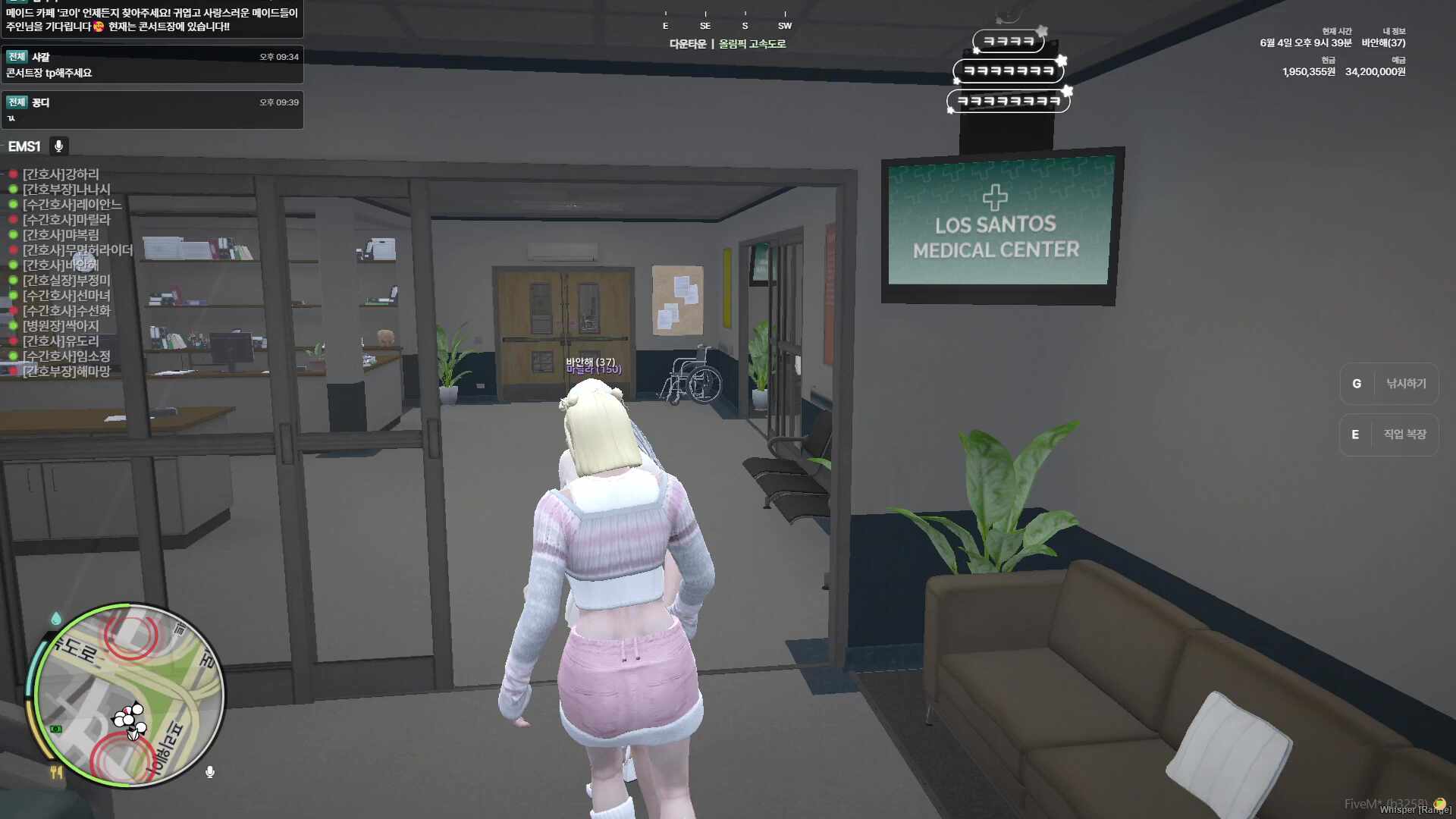Viewport: 1456px width, 819px height.
Task: Choose [간호실장]부정미 from the EMS list
Action: [67, 281]
